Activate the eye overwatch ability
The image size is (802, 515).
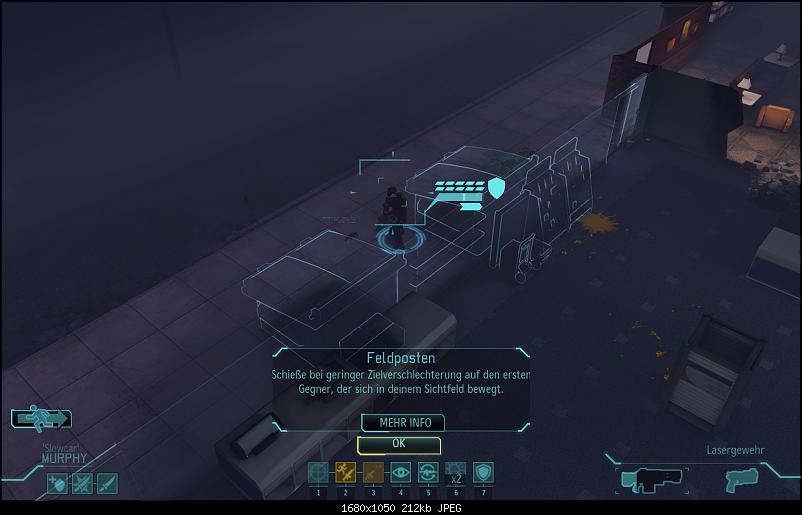point(401,473)
